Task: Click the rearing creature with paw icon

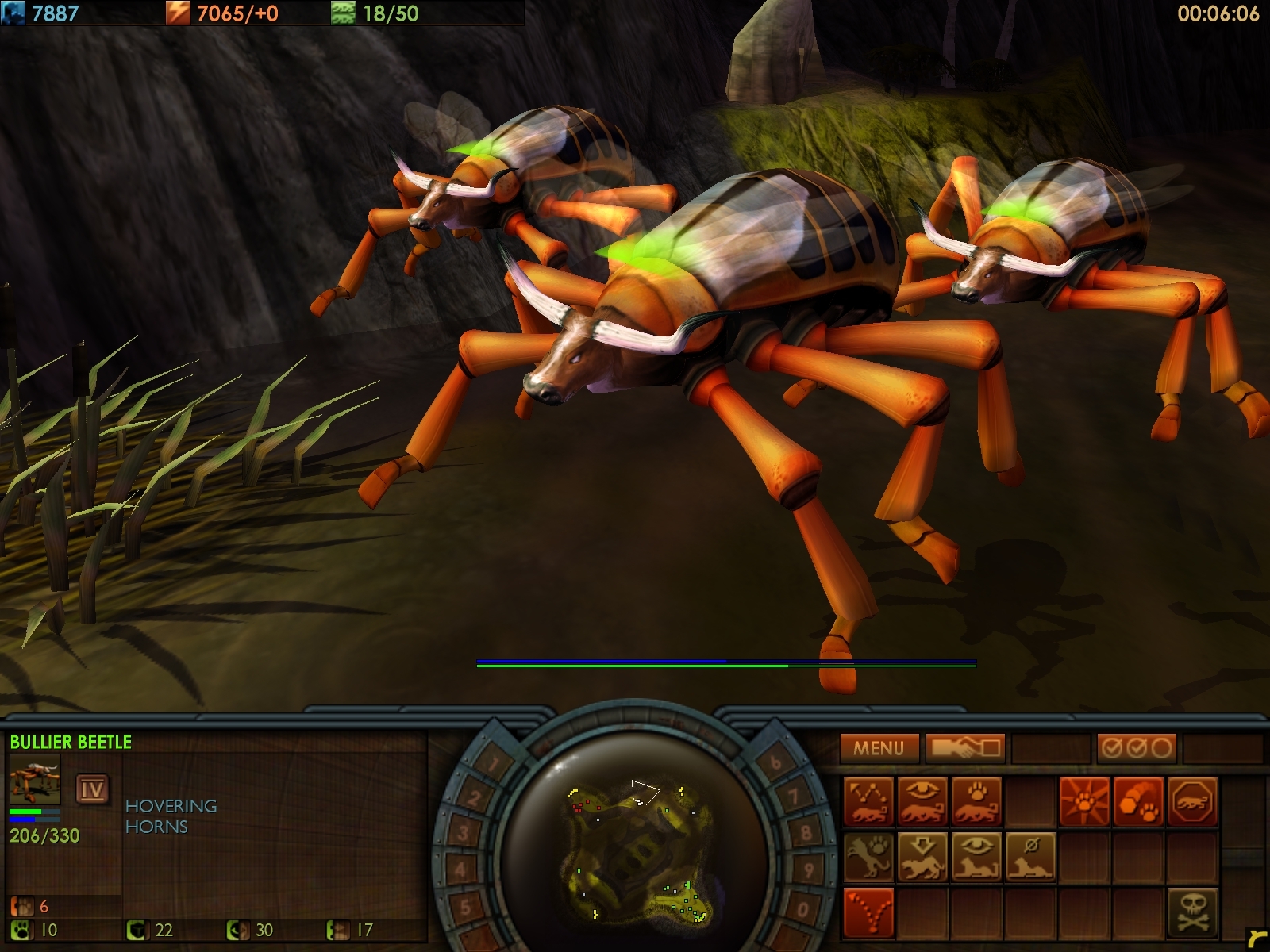Action: pyautogui.click(x=868, y=857)
